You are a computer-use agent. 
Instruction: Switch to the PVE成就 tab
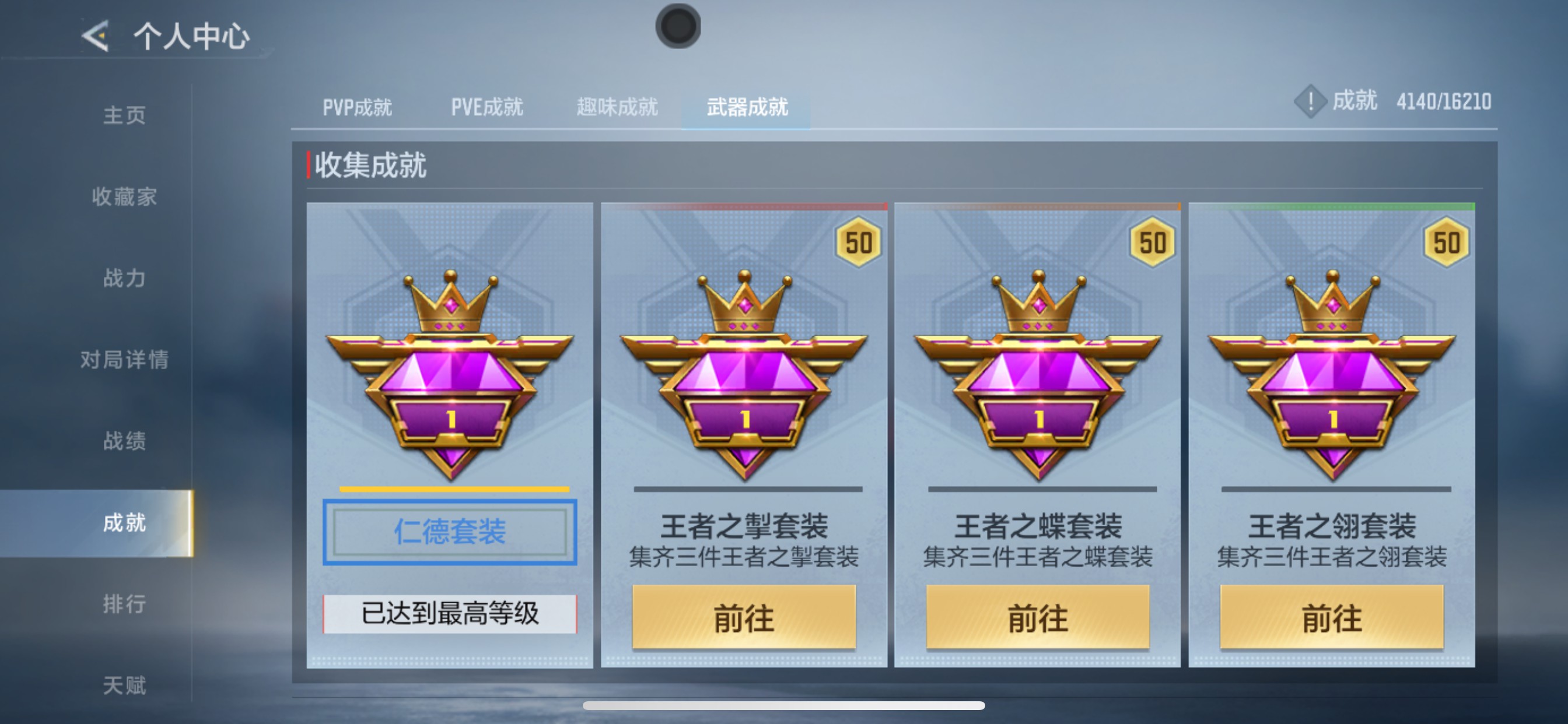click(x=487, y=107)
